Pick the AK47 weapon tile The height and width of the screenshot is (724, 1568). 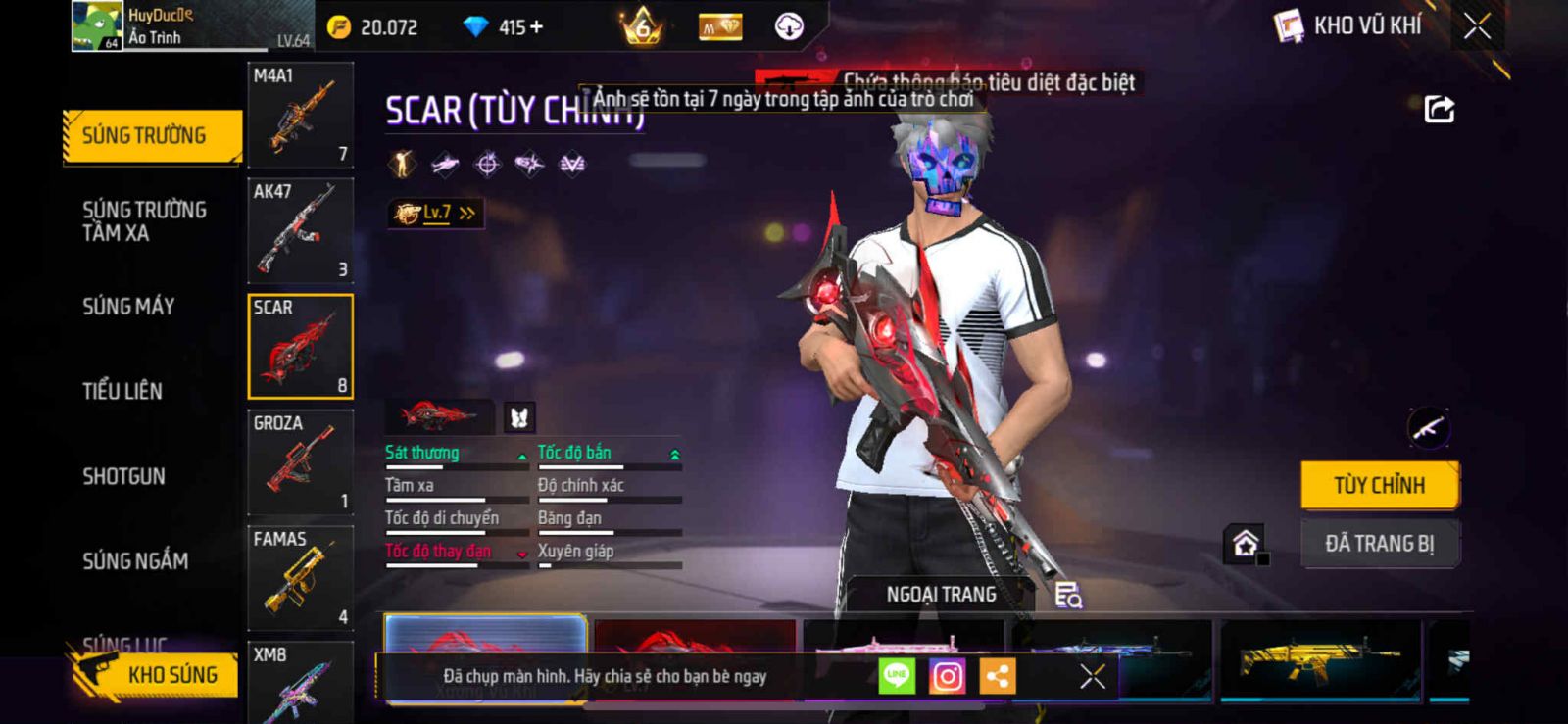pyautogui.click(x=300, y=230)
